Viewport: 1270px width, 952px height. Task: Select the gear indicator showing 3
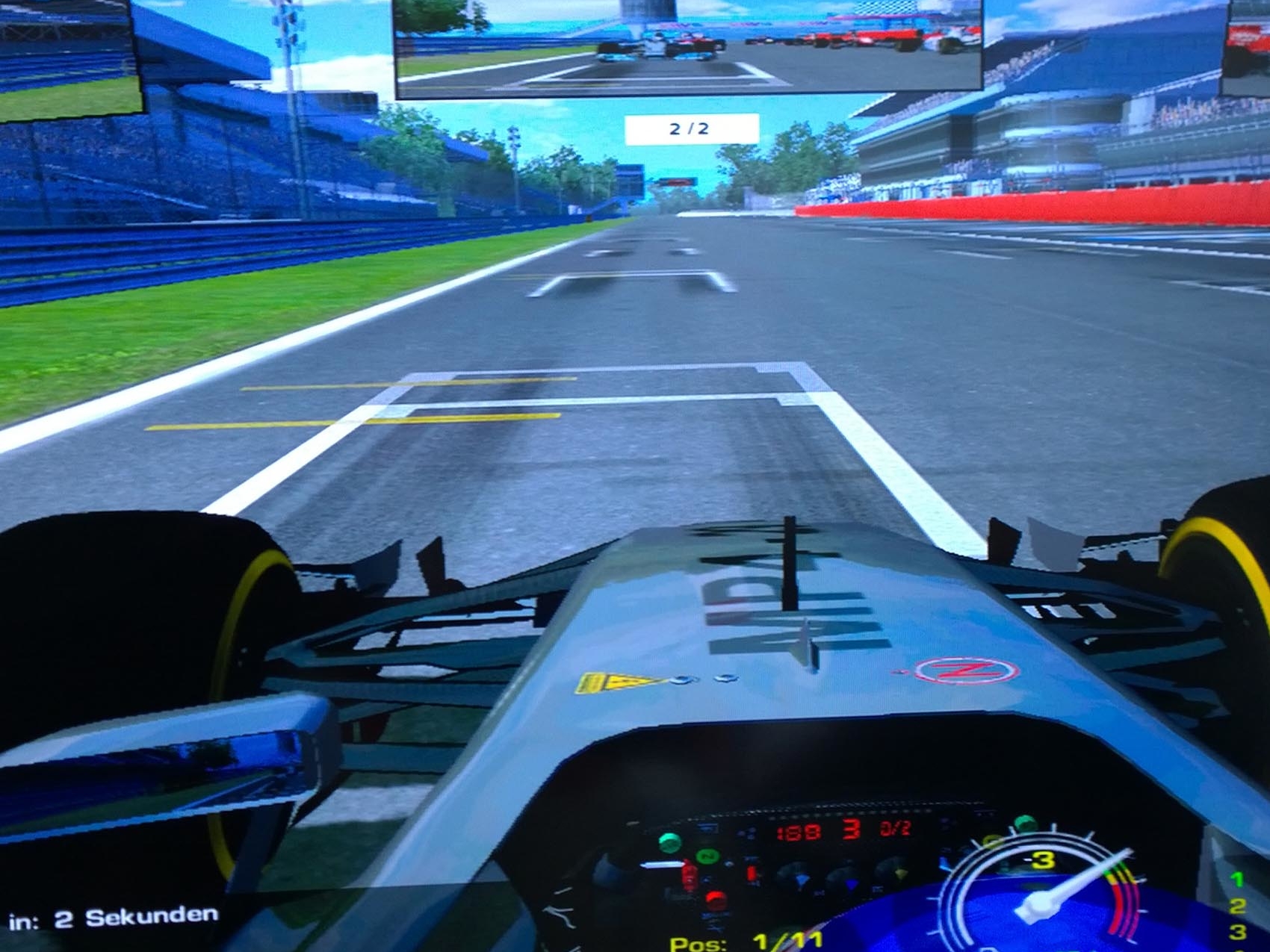(x=852, y=830)
